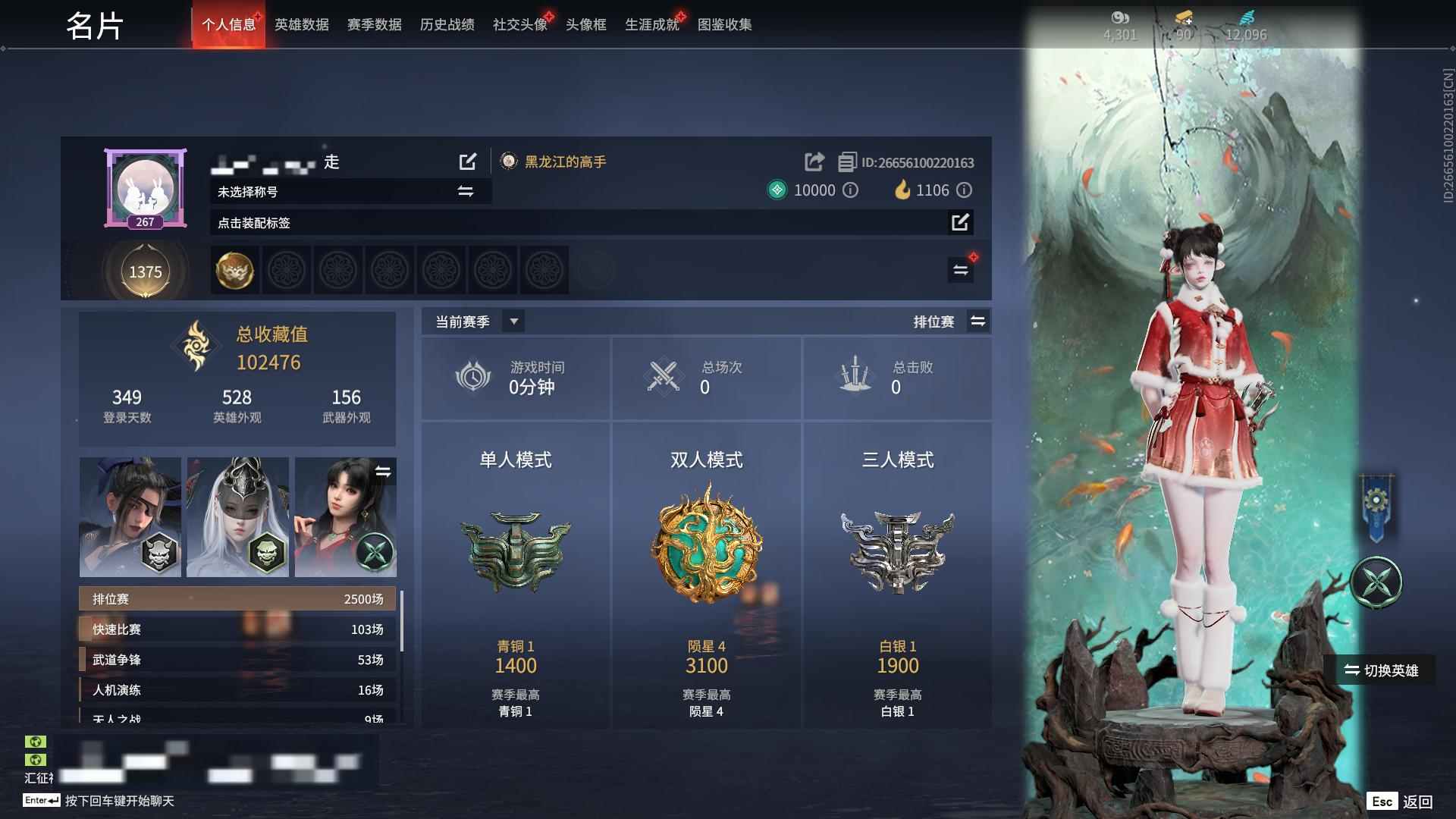
Task: Open the 生涯成就 tab
Action: coord(651,24)
